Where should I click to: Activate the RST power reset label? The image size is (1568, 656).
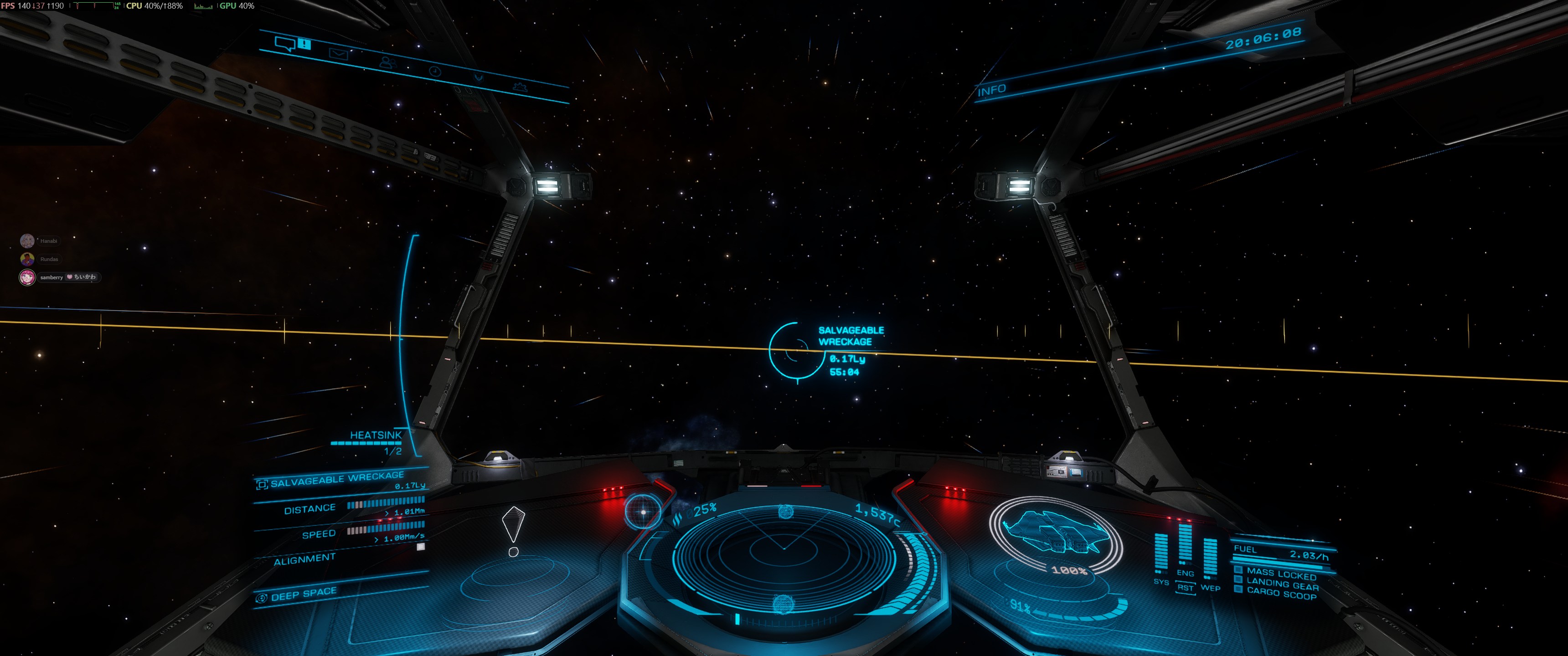coord(1185,588)
